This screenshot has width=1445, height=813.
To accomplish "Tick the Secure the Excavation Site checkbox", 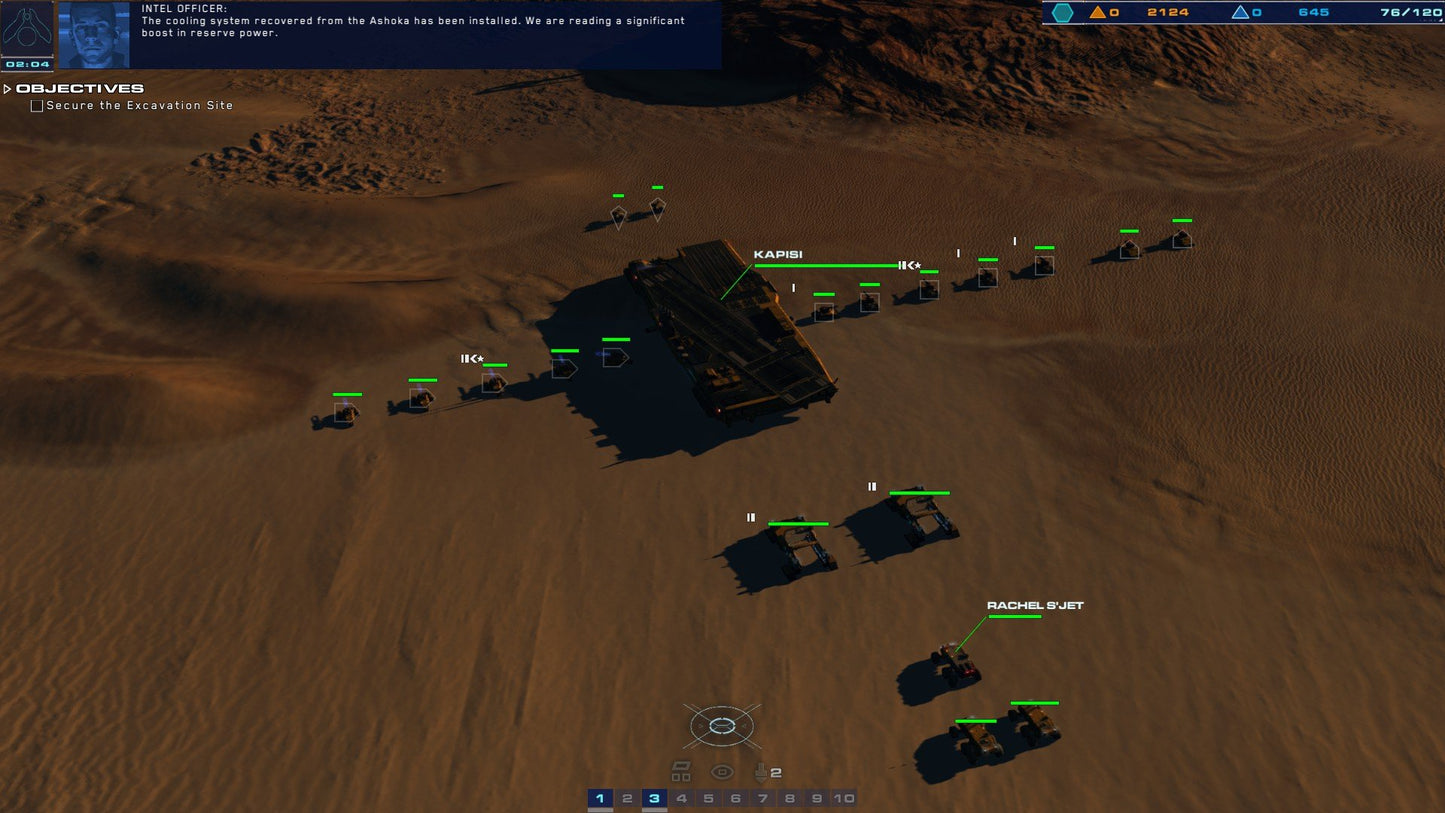I will click(36, 105).
